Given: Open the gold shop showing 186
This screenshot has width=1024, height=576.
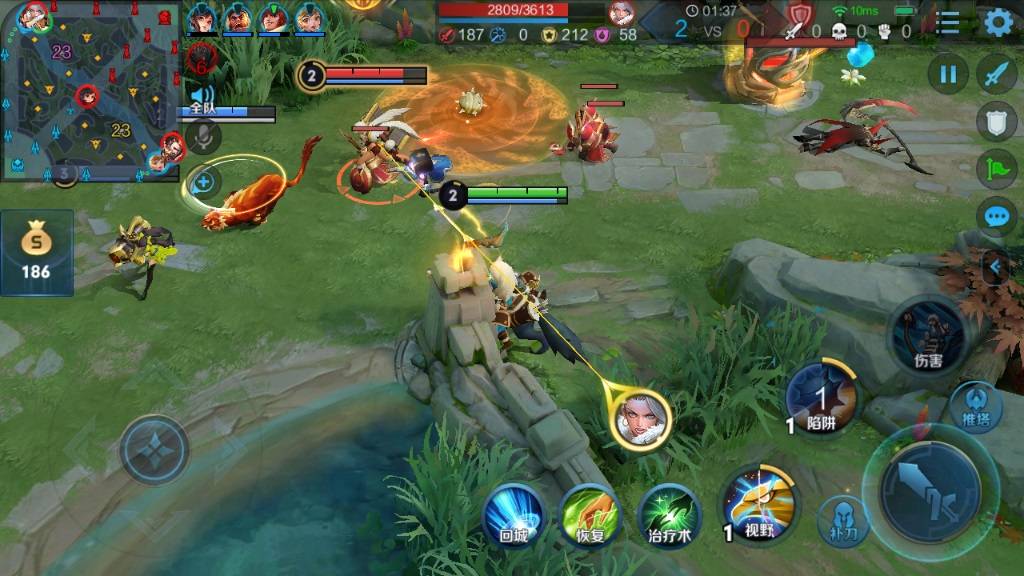Looking at the screenshot, I should [x=37, y=251].
